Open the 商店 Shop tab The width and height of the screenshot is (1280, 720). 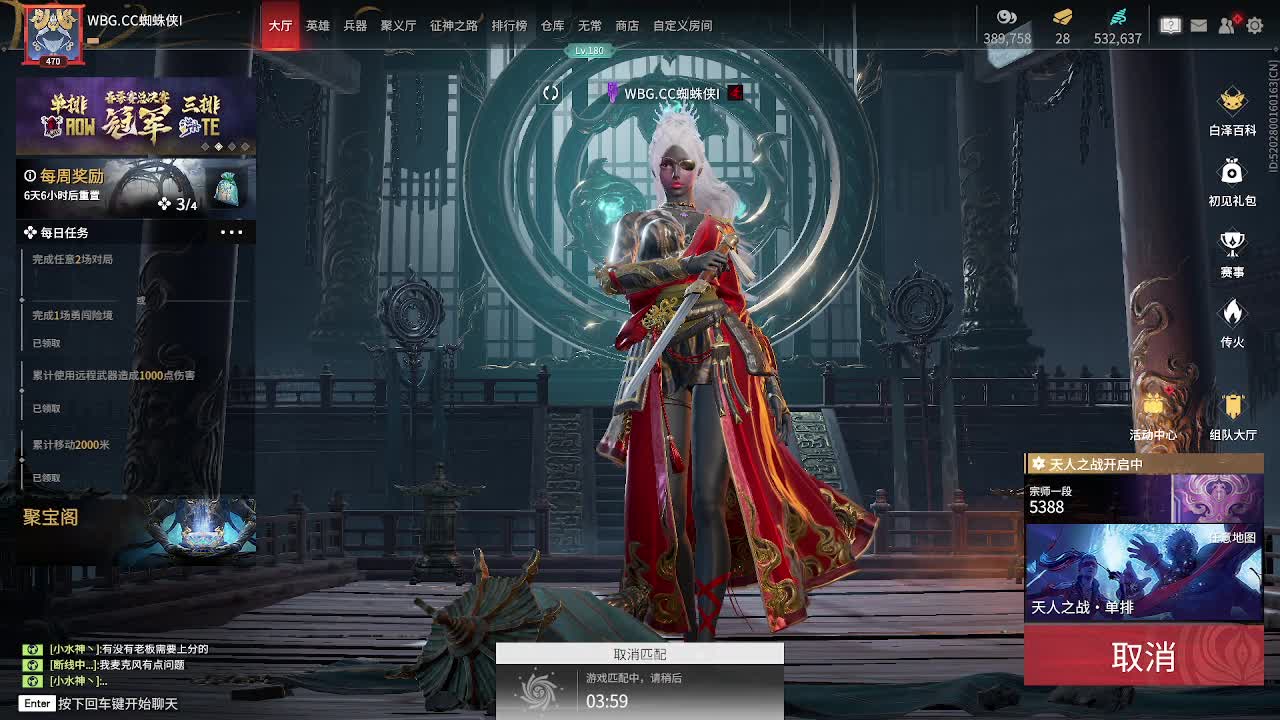627,26
